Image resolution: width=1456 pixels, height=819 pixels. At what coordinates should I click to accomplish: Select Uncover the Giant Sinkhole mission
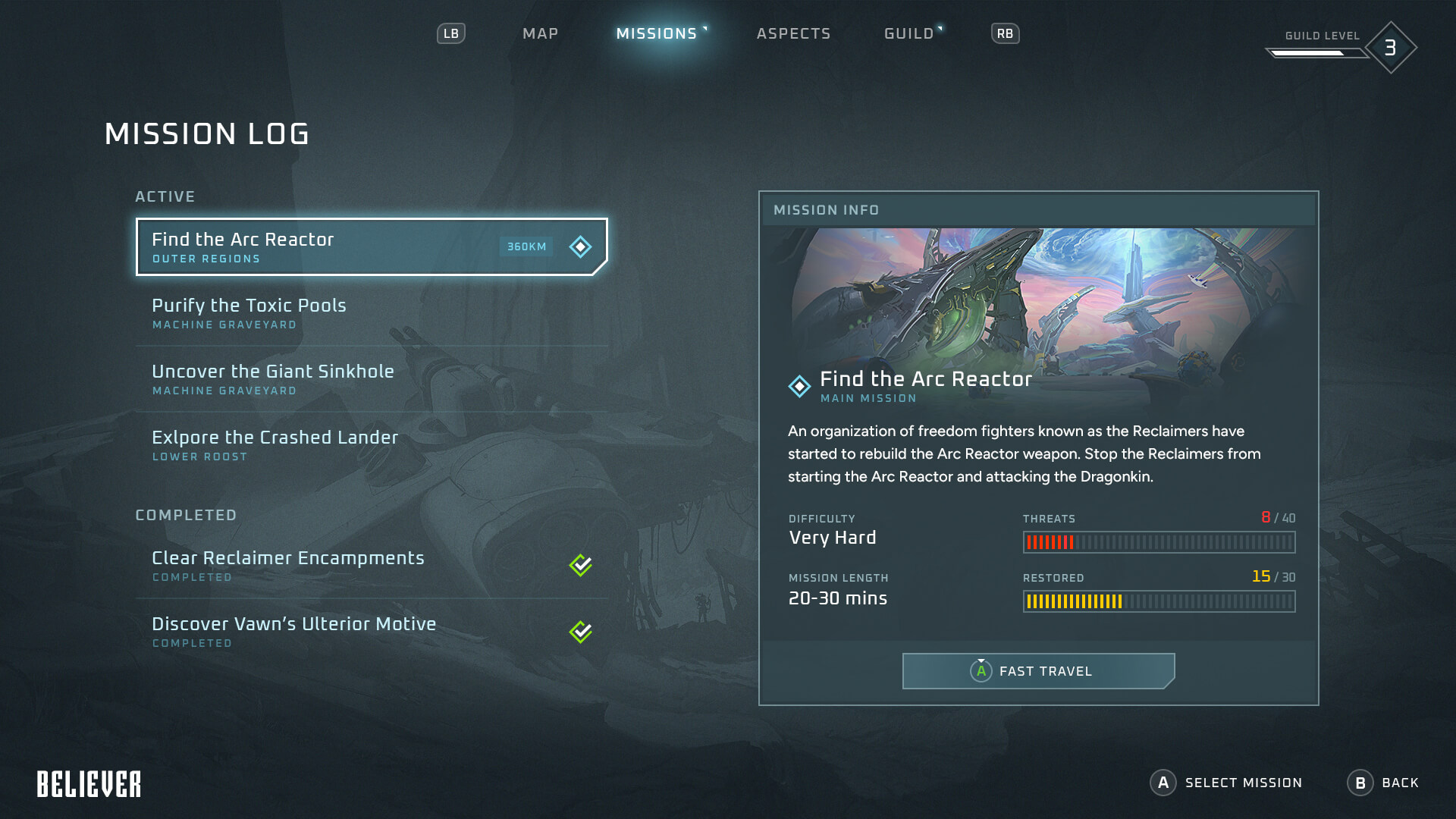(x=372, y=379)
